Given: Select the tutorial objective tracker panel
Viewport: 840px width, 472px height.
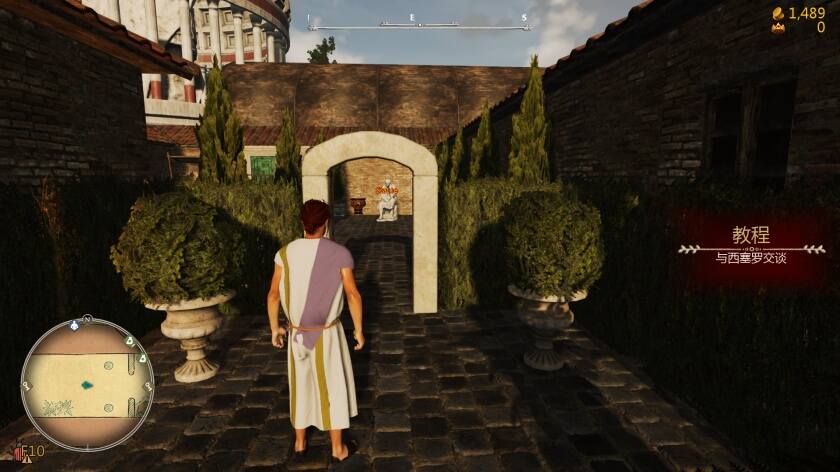Looking at the screenshot, I should click(x=752, y=247).
